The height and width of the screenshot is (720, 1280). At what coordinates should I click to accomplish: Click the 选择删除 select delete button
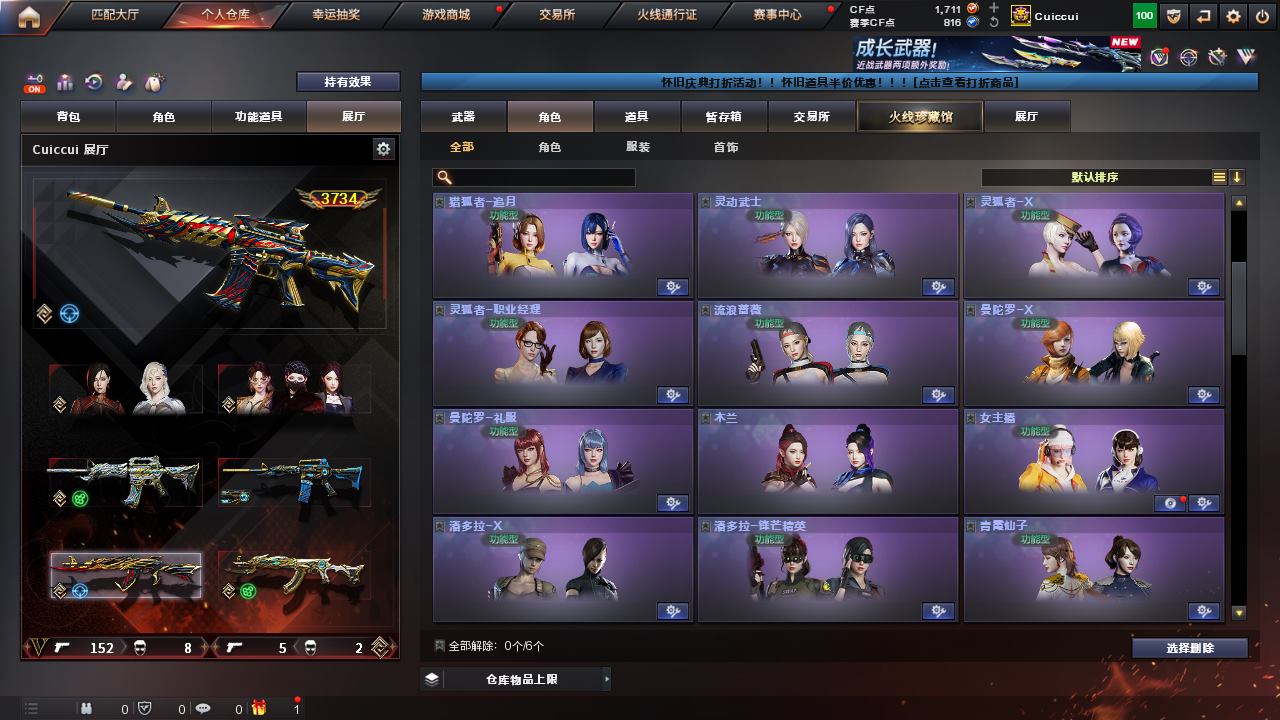click(x=1190, y=648)
